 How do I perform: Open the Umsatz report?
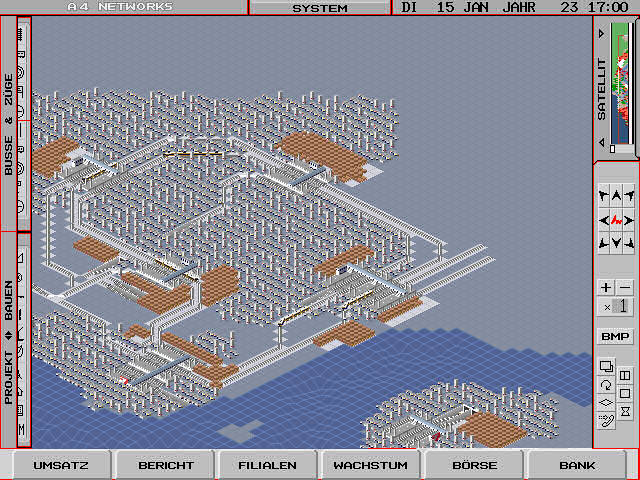61,465
